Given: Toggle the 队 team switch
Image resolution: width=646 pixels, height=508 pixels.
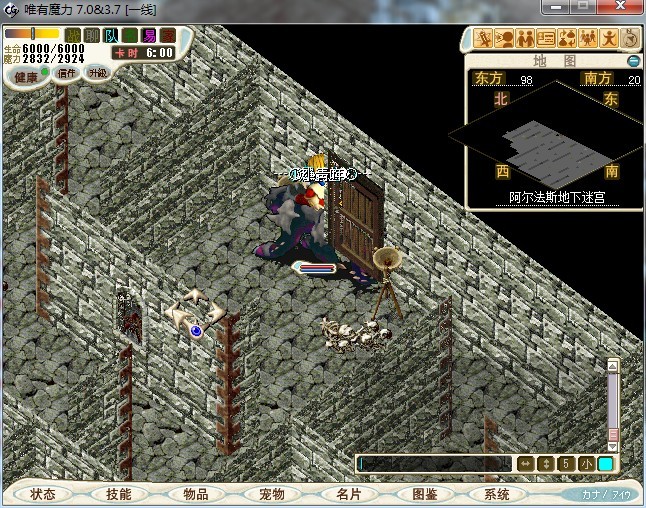Looking at the screenshot, I should (x=111, y=36).
